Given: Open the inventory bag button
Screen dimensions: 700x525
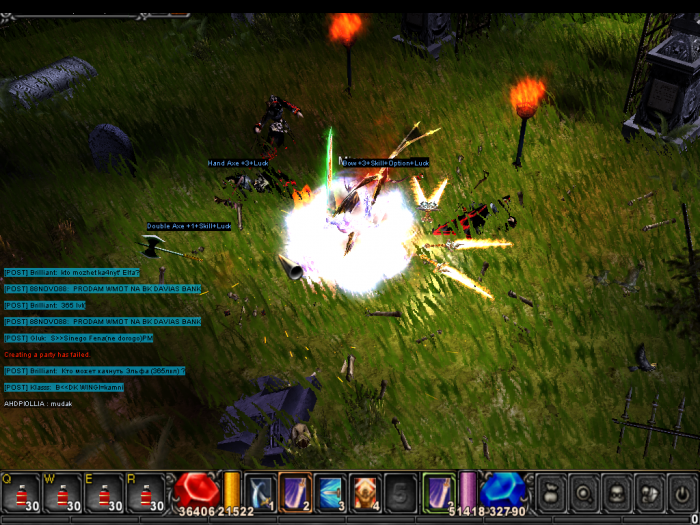Looking at the screenshot, I should (551, 493).
